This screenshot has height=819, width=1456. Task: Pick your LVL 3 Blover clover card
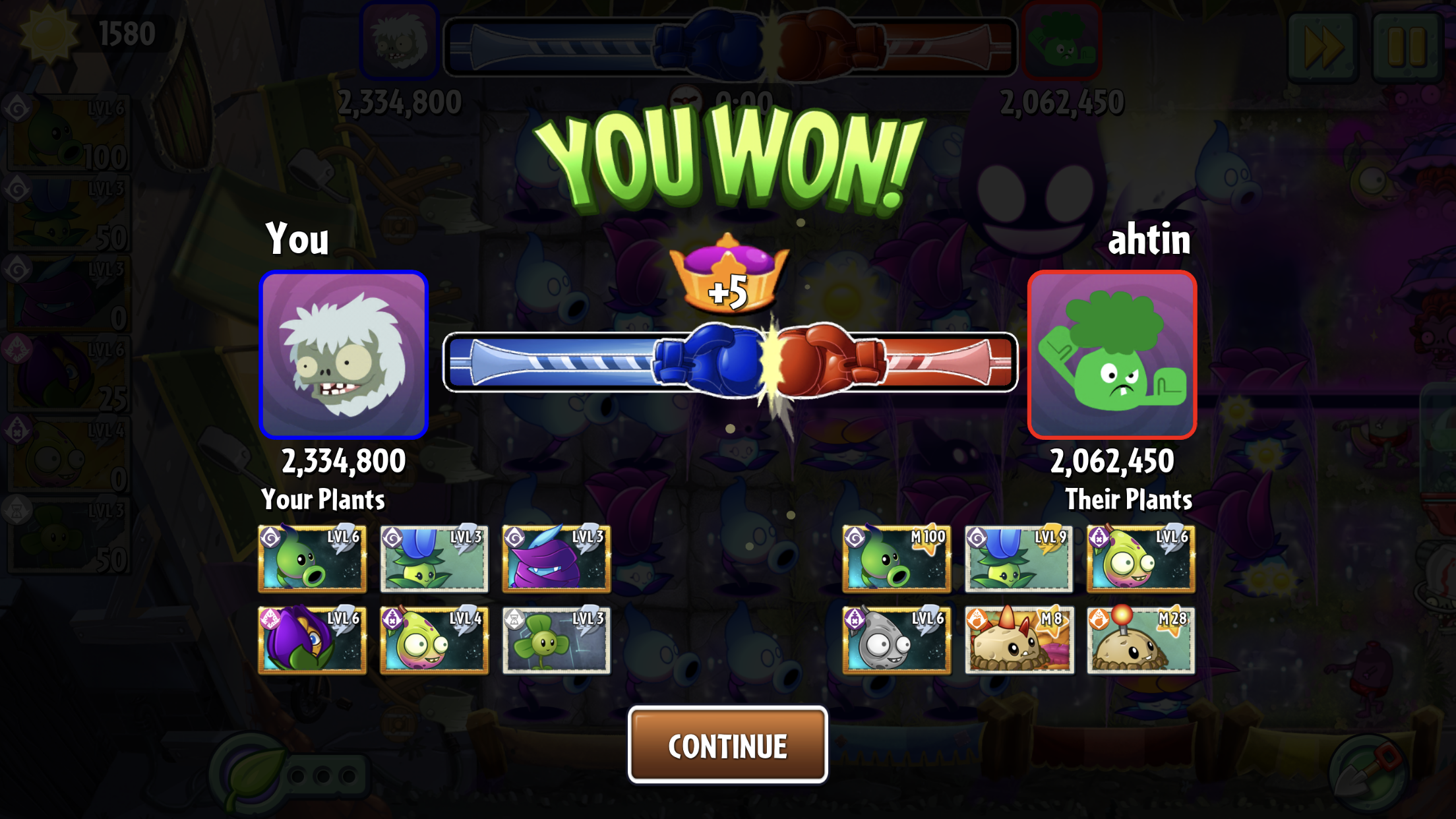[x=556, y=640]
